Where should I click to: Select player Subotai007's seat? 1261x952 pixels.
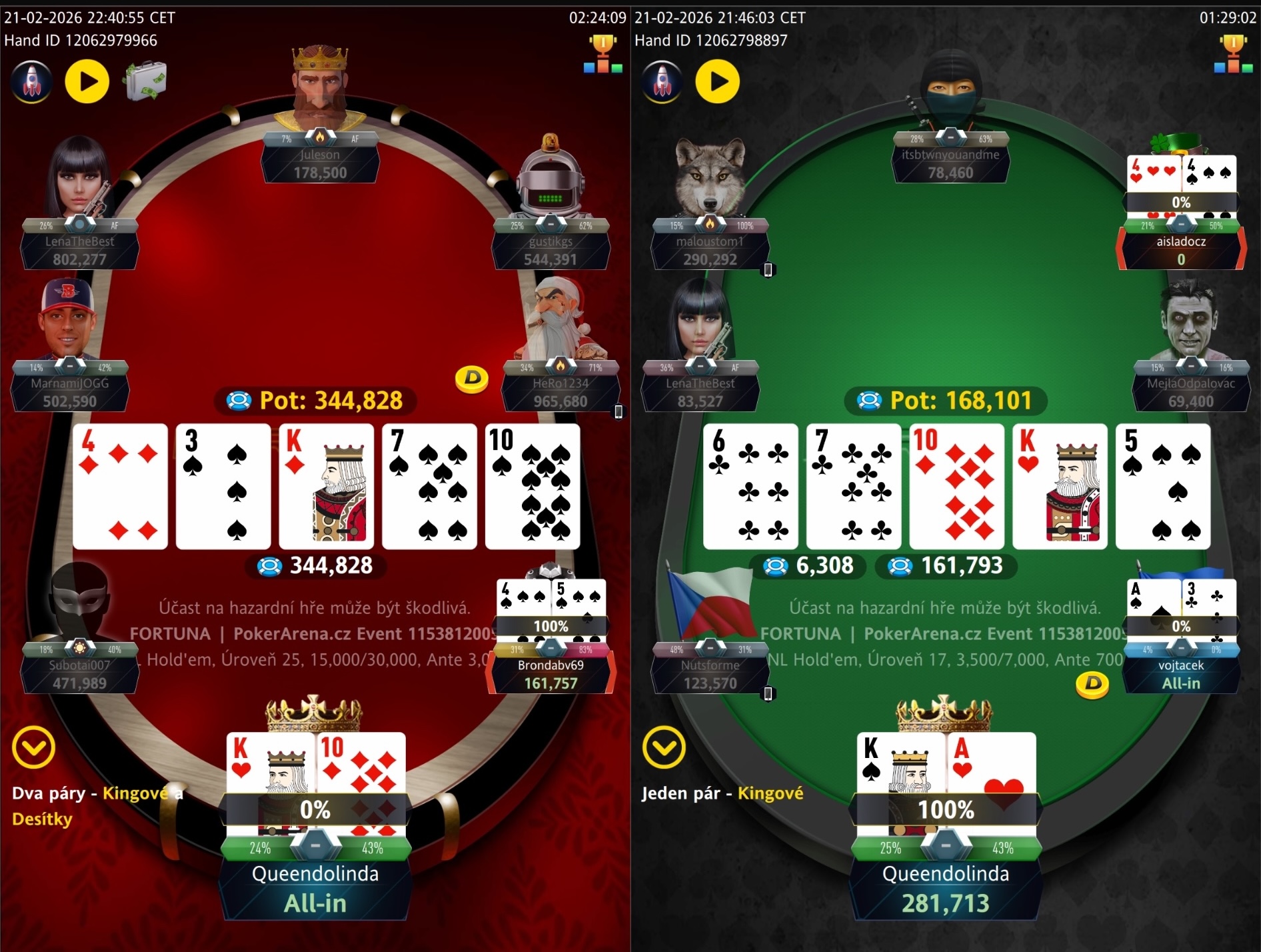point(79,673)
